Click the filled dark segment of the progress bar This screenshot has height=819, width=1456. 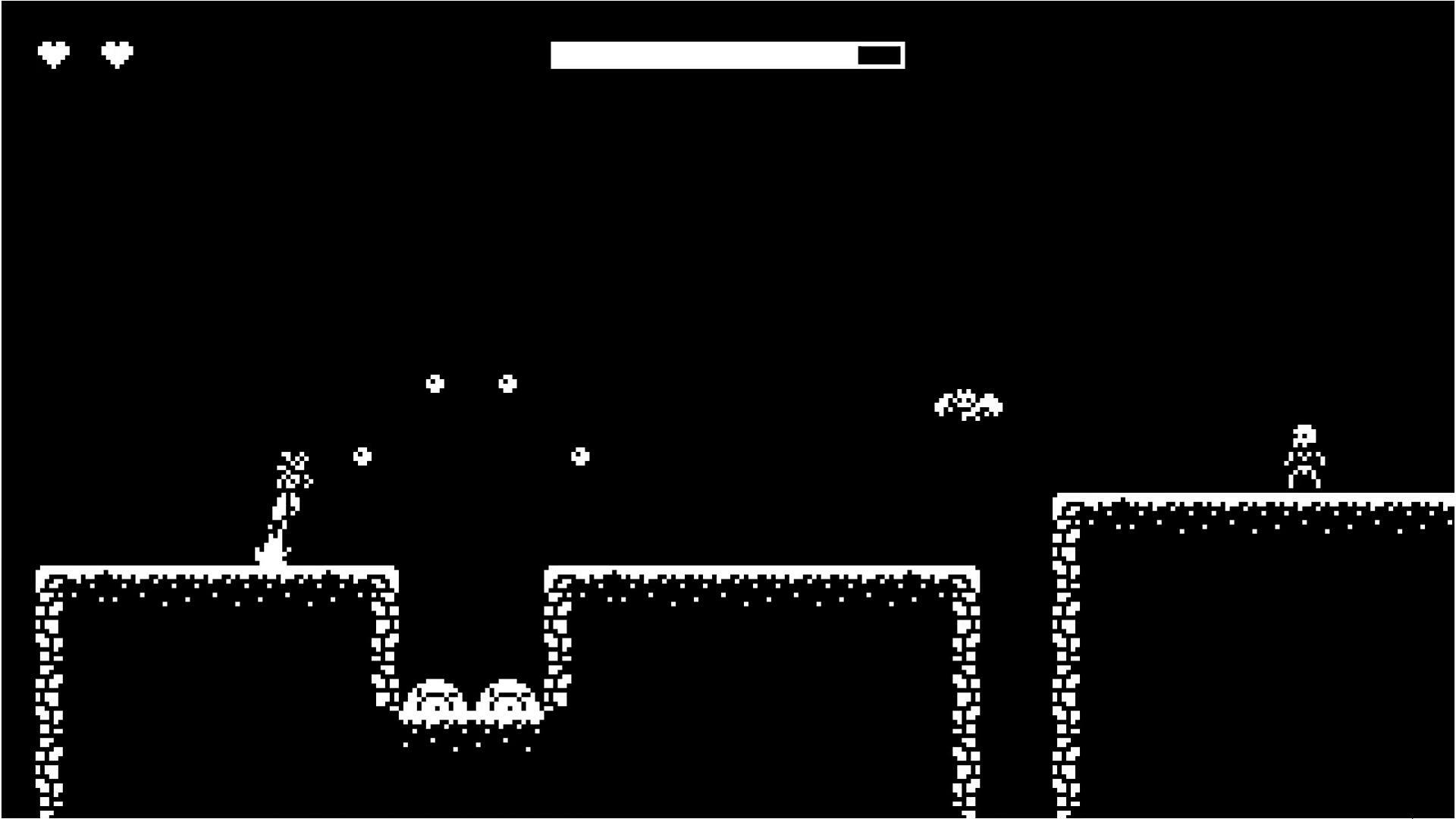tap(878, 55)
